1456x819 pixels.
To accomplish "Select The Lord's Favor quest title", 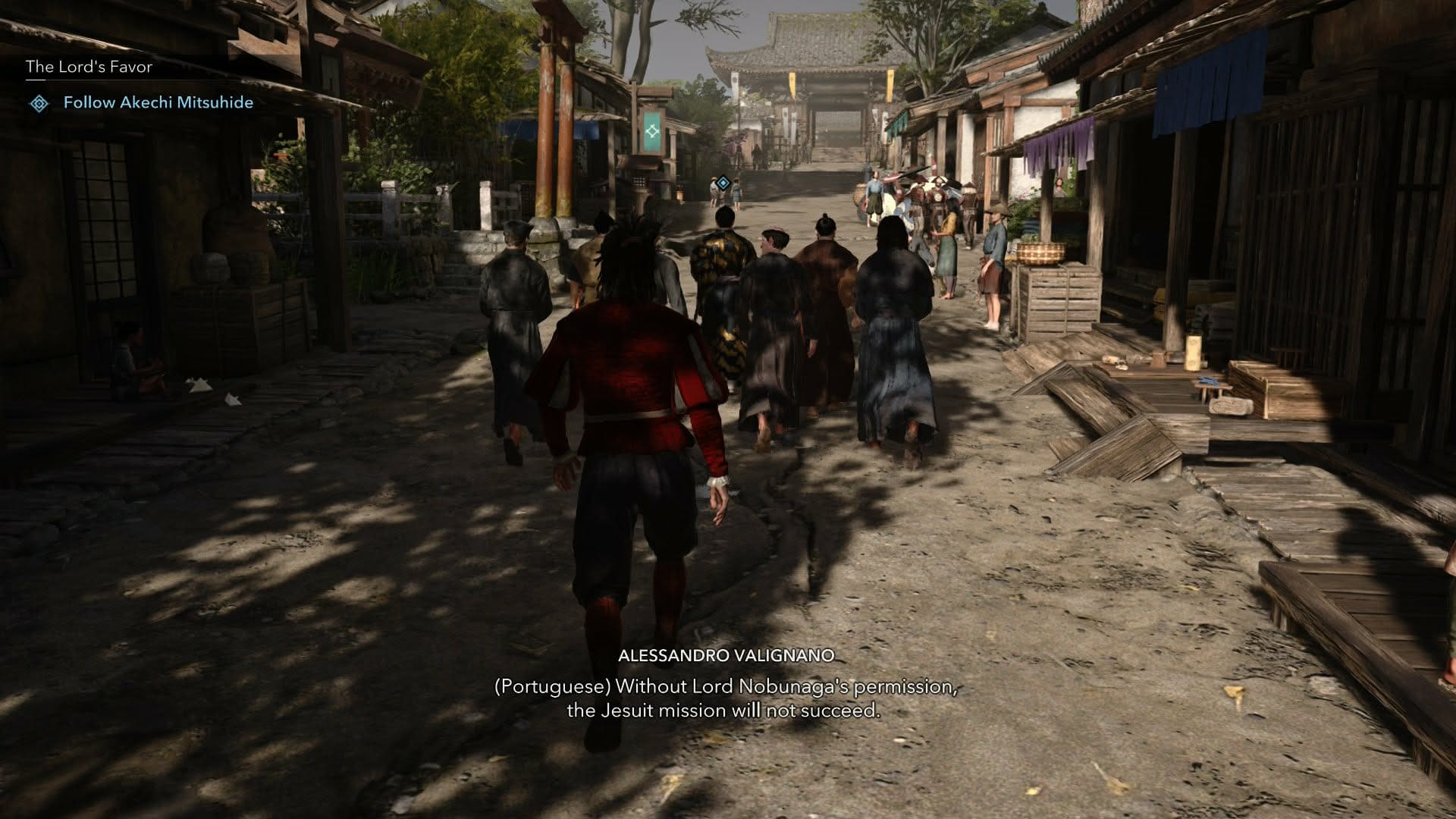I will tap(89, 67).
